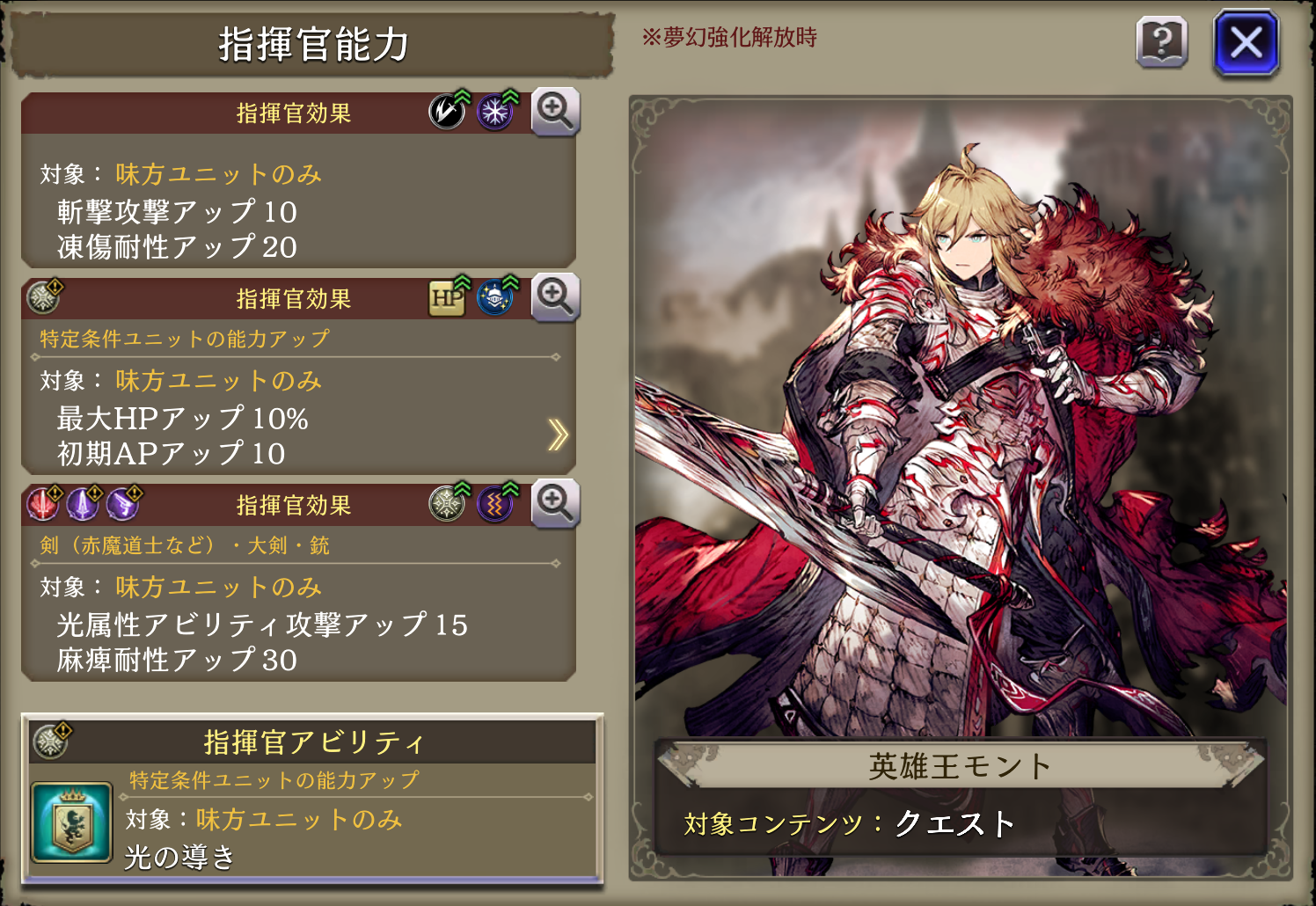This screenshot has height=906, width=1316.
Task: Open the help book with question mark
Action: (x=1162, y=41)
